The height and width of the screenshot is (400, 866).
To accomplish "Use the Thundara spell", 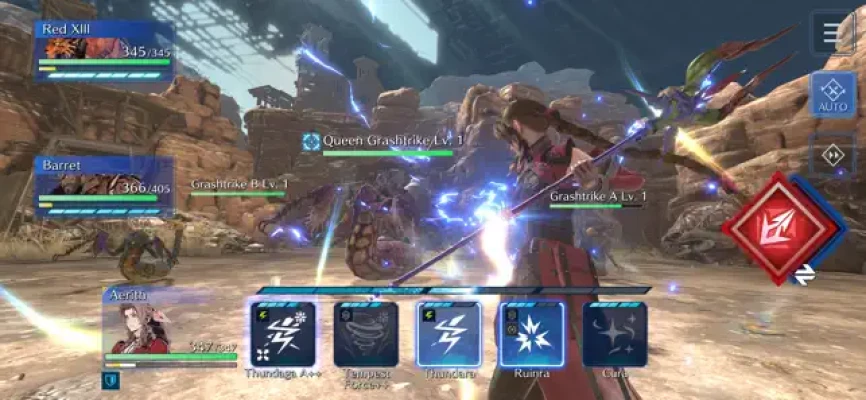I will (449, 334).
